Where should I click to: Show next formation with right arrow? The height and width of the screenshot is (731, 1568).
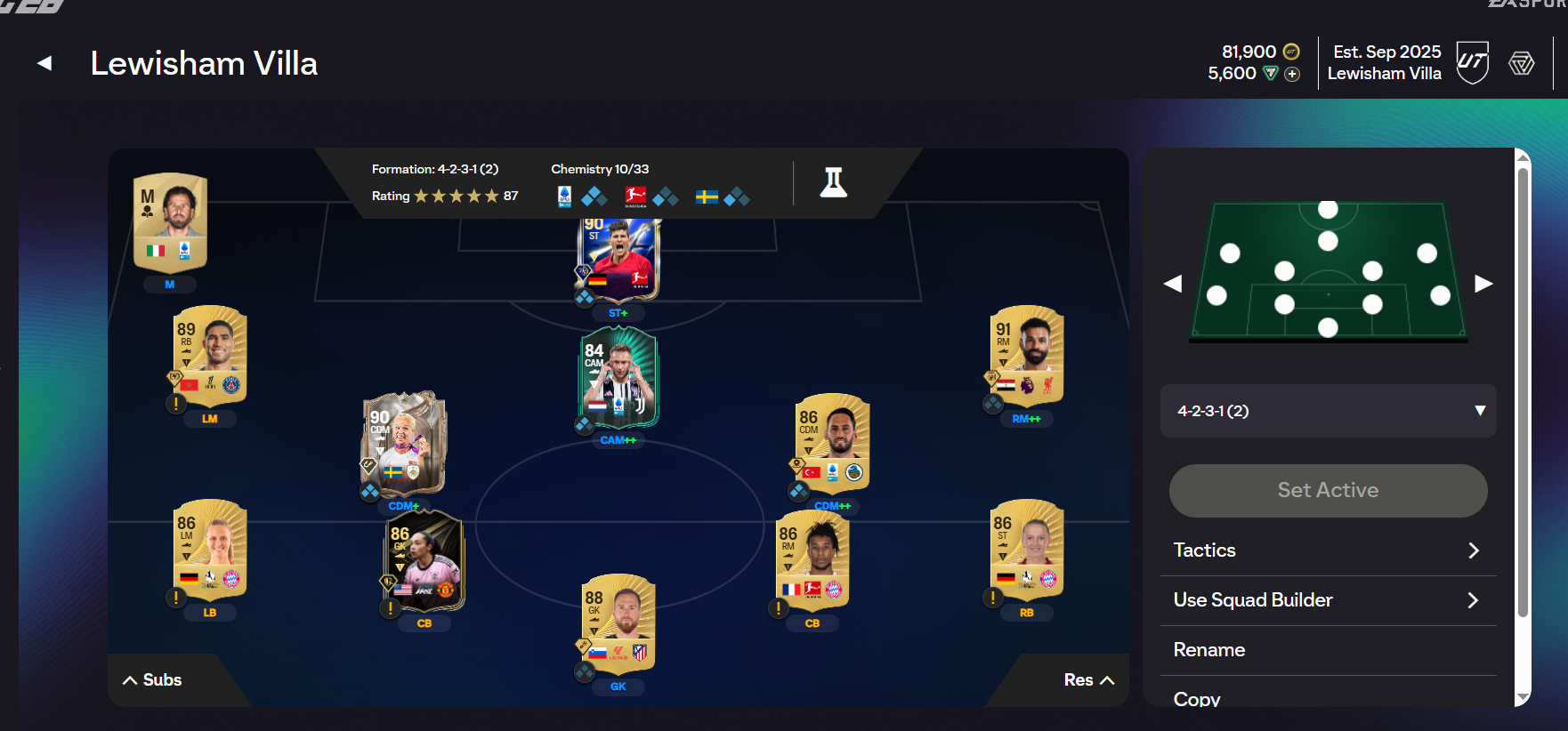click(1483, 284)
